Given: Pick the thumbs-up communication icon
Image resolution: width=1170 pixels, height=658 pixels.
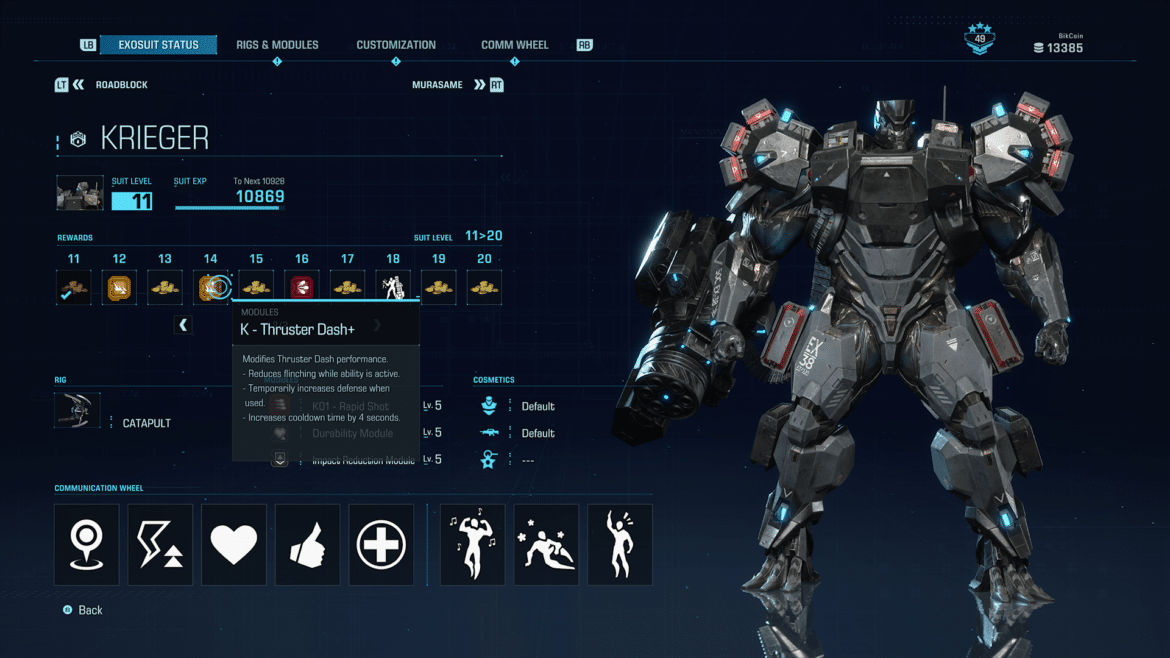Looking at the screenshot, I should pyautogui.click(x=308, y=545).
